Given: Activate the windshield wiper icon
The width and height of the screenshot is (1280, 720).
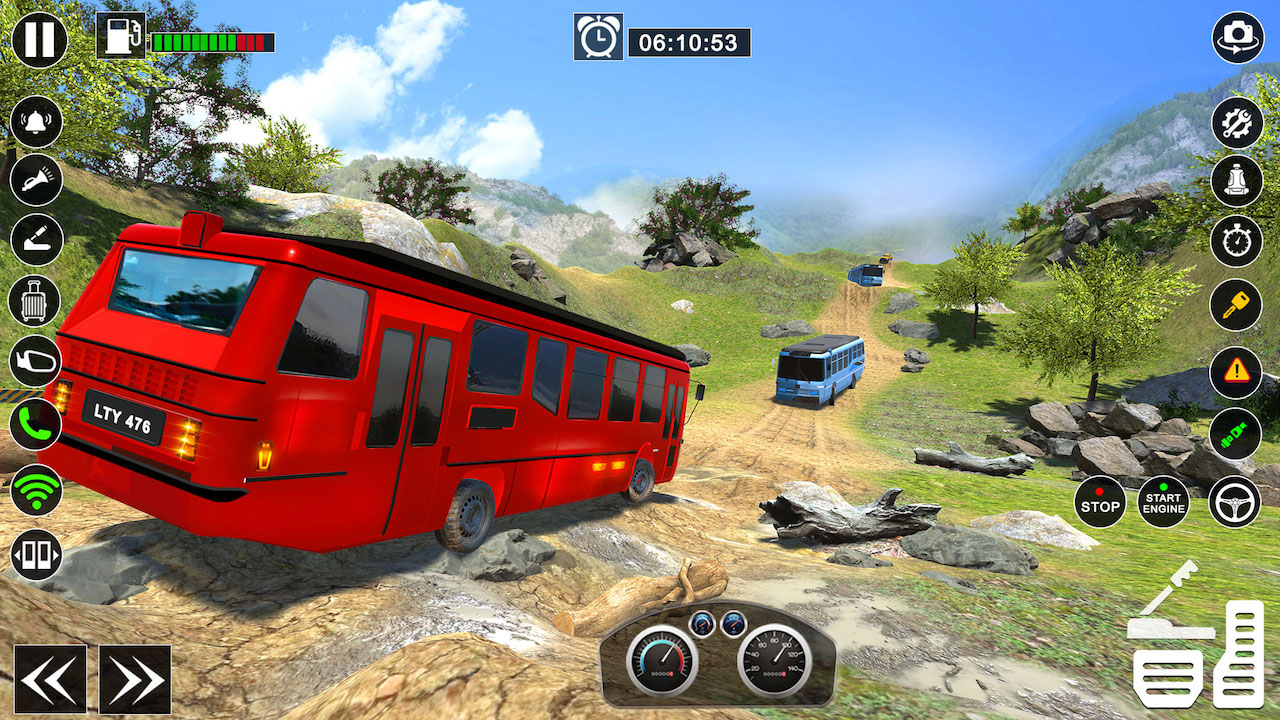Looking at the screenshot, I should tap(37, 240).
